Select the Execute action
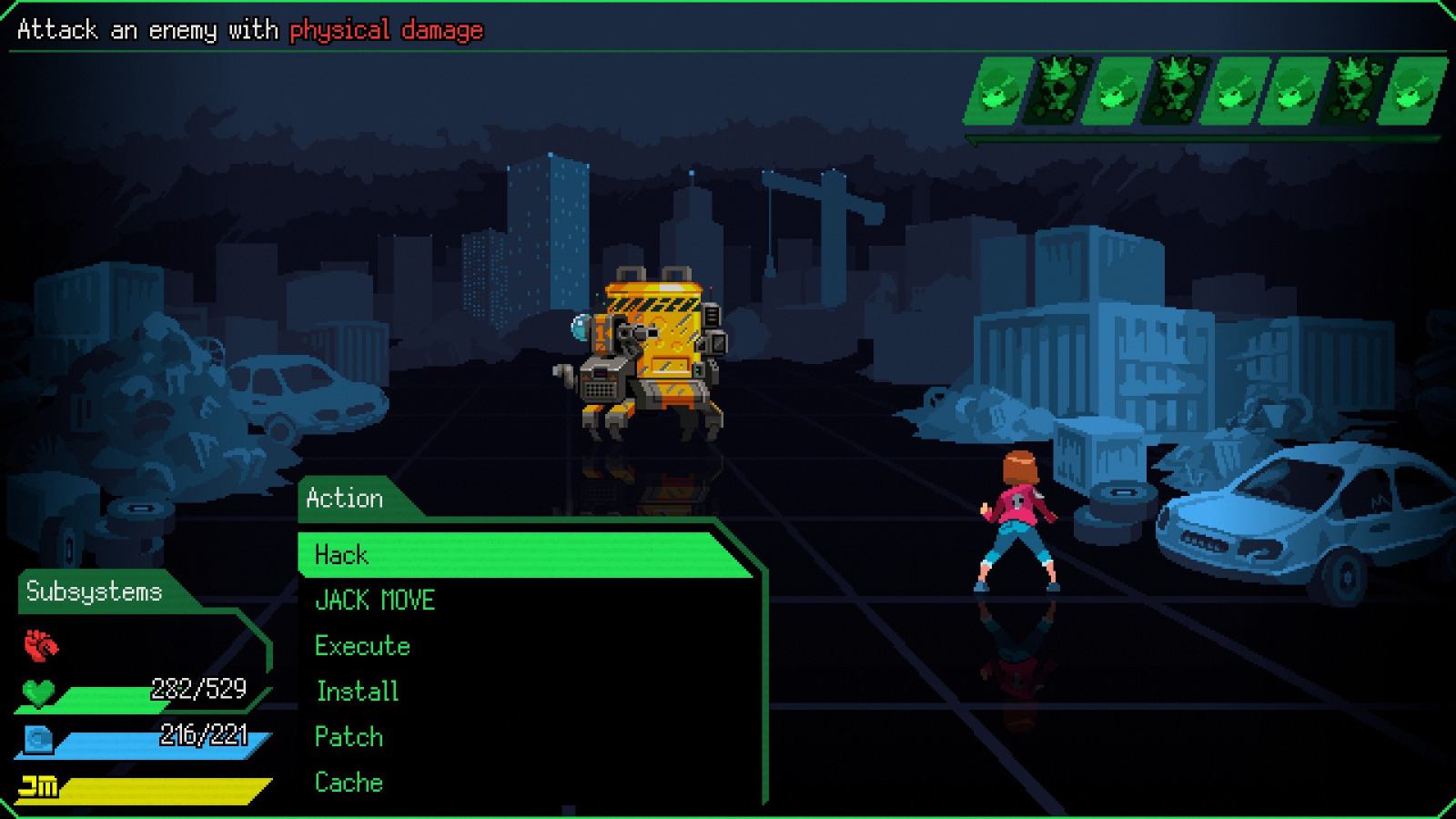Image resolution: width=1456 pixels, height=819 pixels. click(361, 645)
